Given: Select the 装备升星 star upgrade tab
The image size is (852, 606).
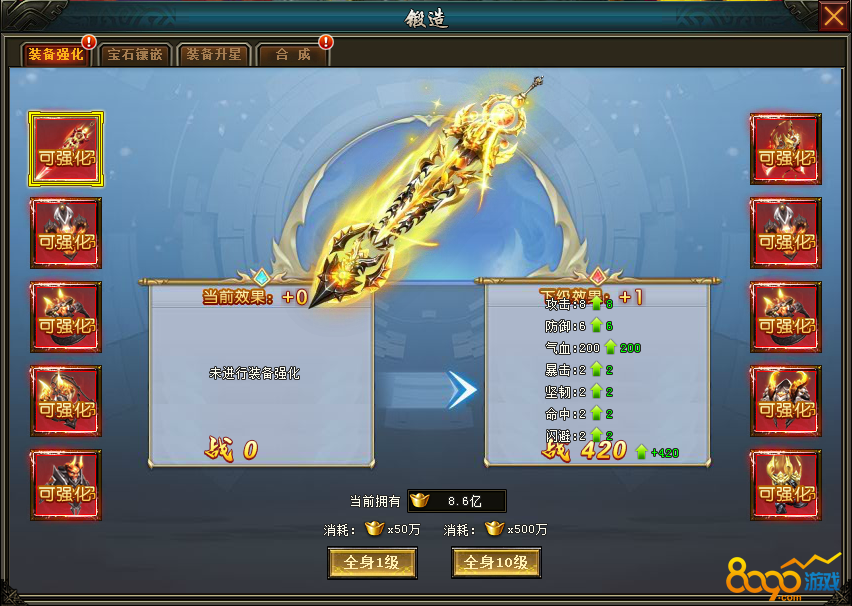Looking at the screenshot, I should pos(214,55).
